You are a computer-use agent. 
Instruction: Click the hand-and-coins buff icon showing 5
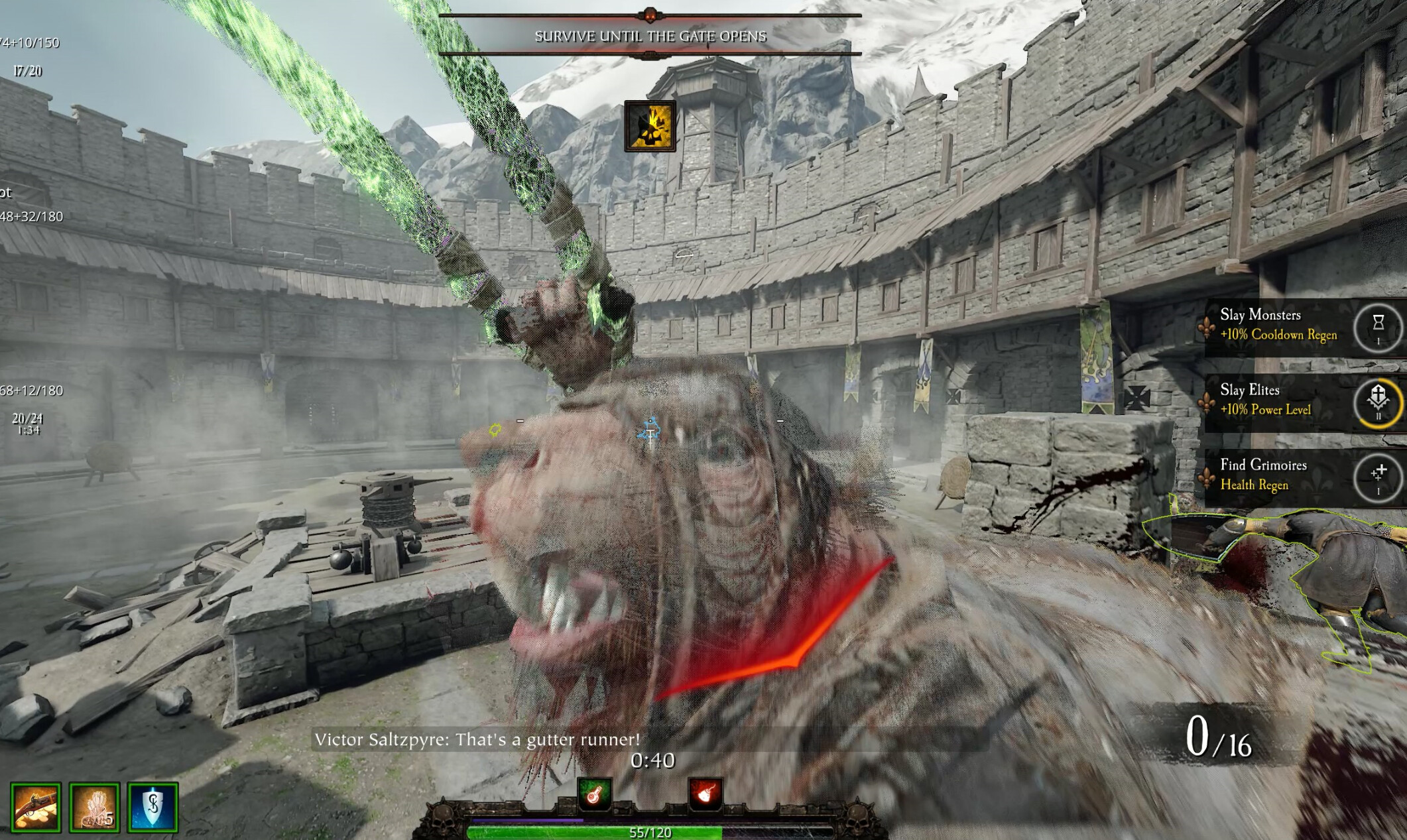point(94,807)
